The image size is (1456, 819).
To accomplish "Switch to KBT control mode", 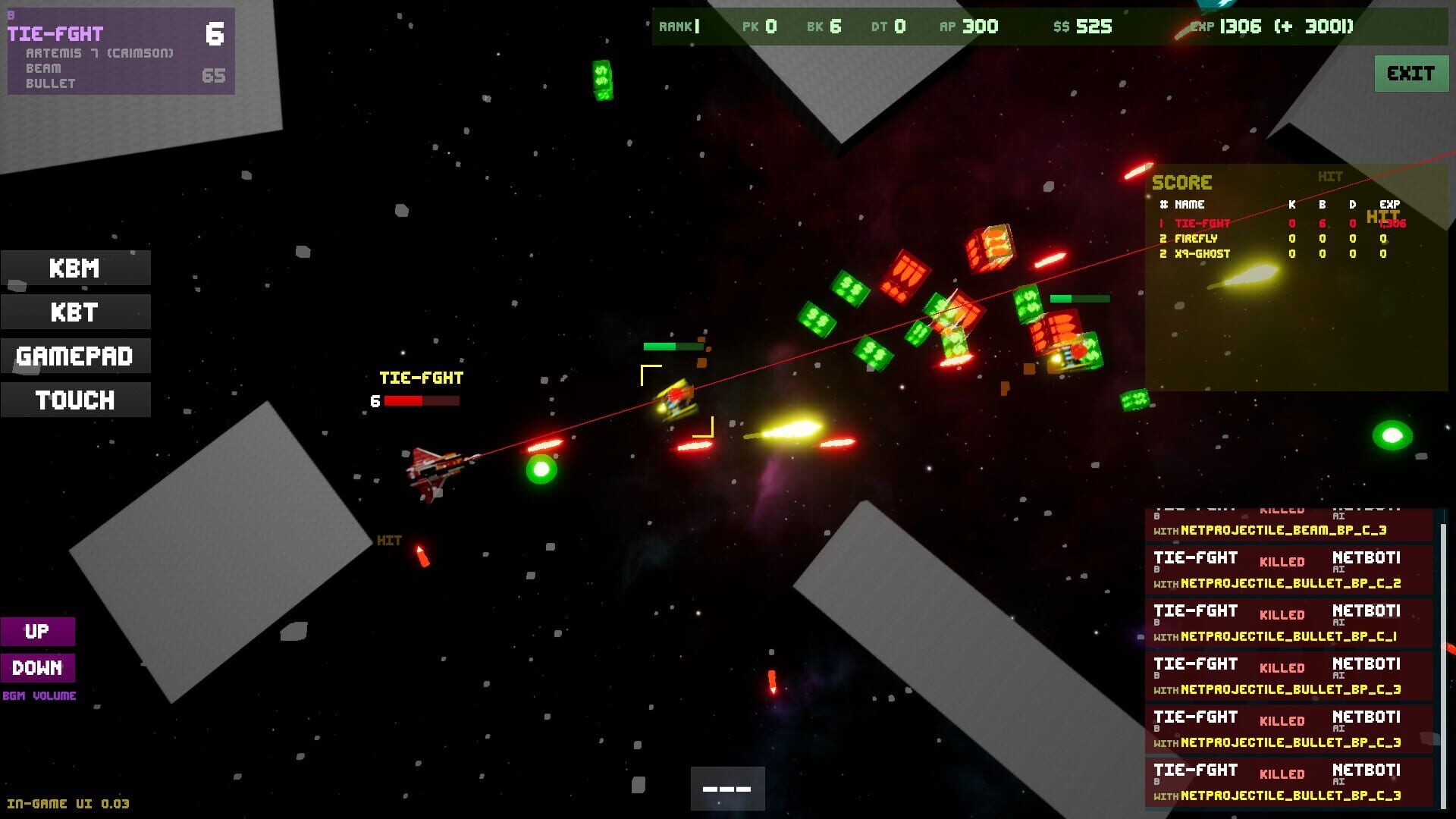I will click(75, 312).
